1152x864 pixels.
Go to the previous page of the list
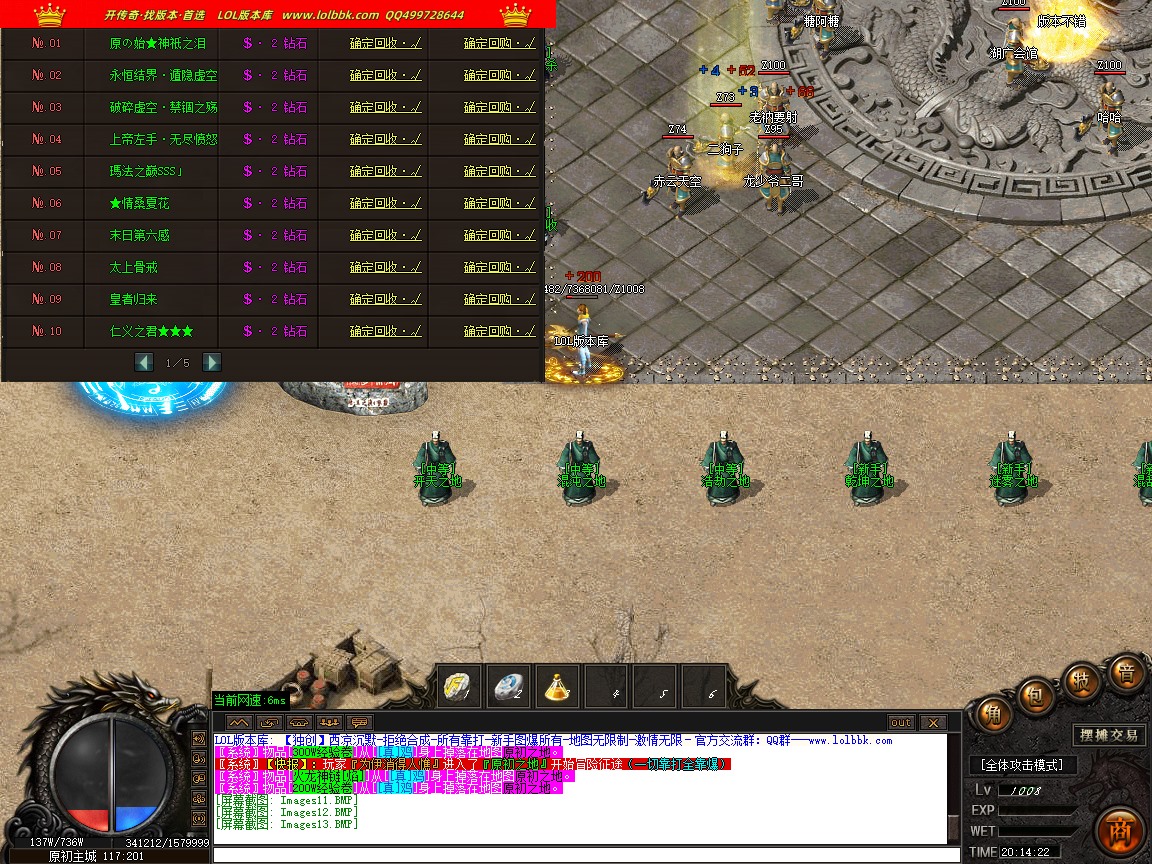pos(144,362)
